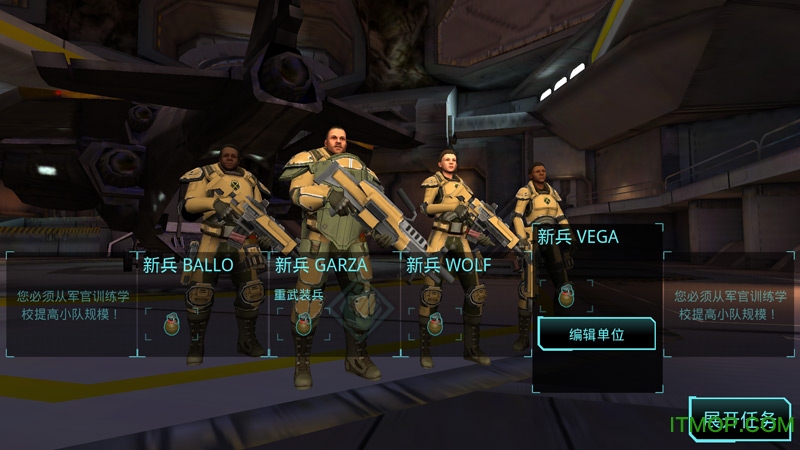Choose the rookie GARZA heavy weapons card

321,266
